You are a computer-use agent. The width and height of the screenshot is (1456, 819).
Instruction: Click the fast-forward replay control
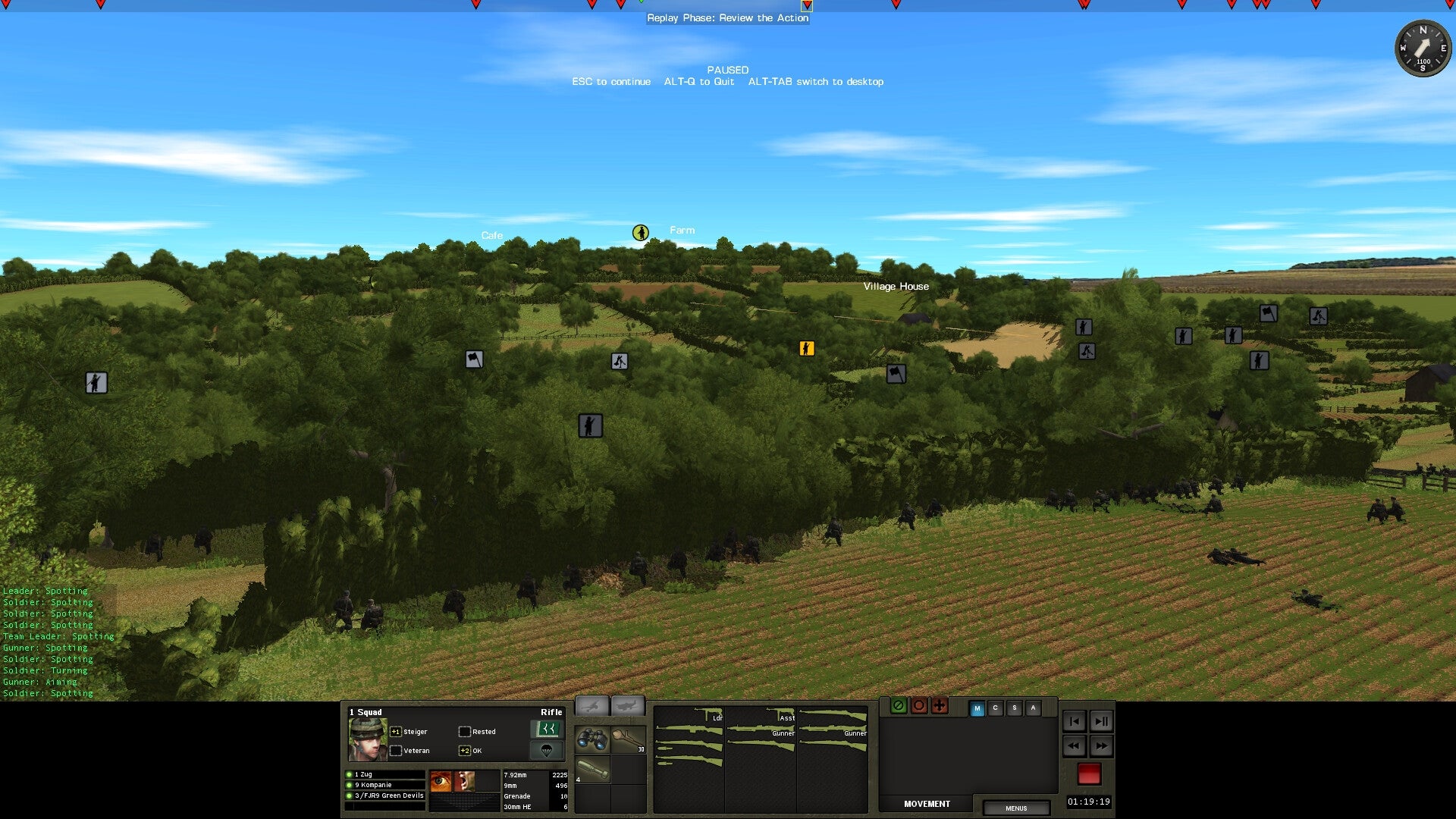[1102, 746]
